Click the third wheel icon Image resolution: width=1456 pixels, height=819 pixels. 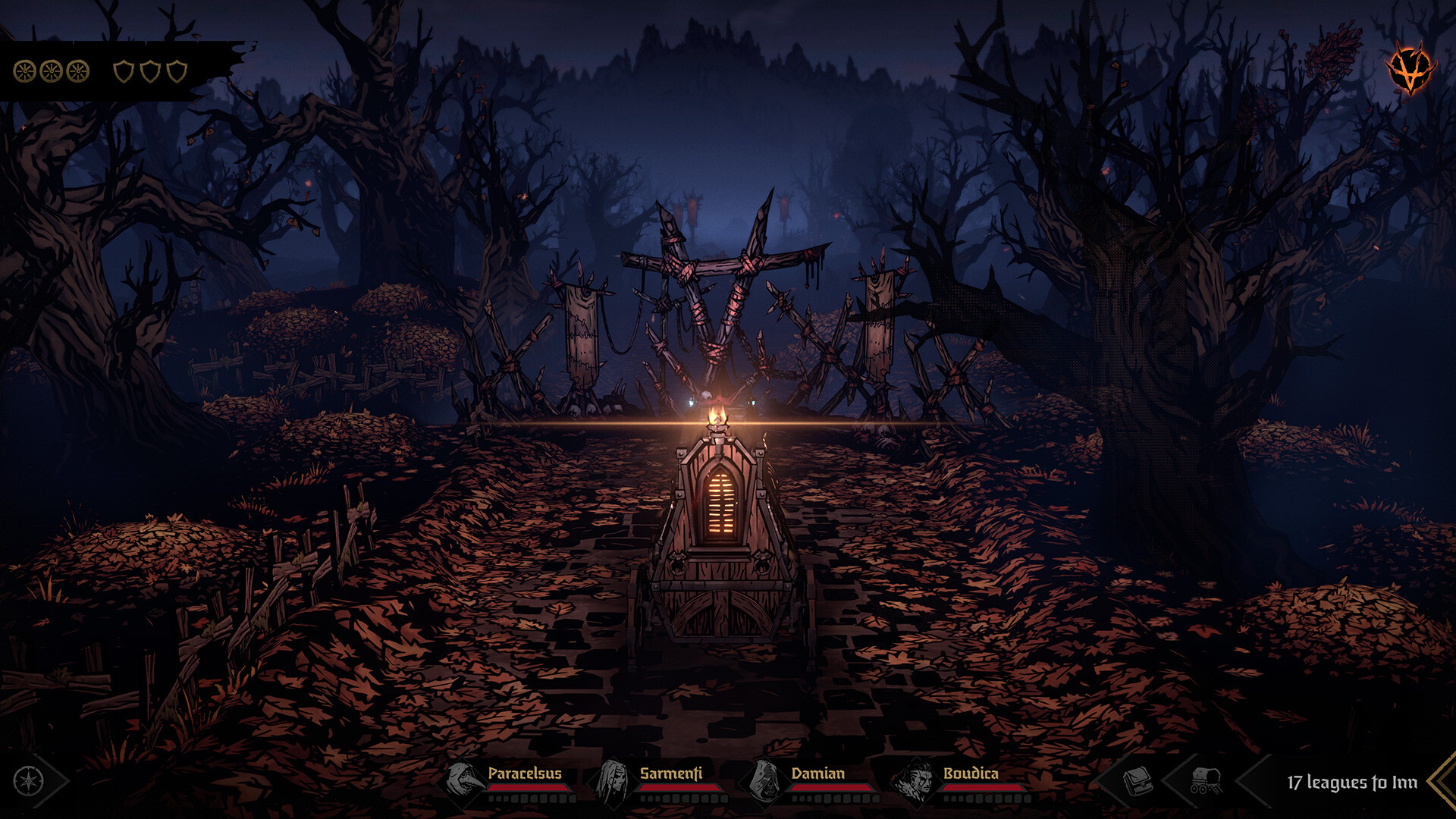[77, 70]
